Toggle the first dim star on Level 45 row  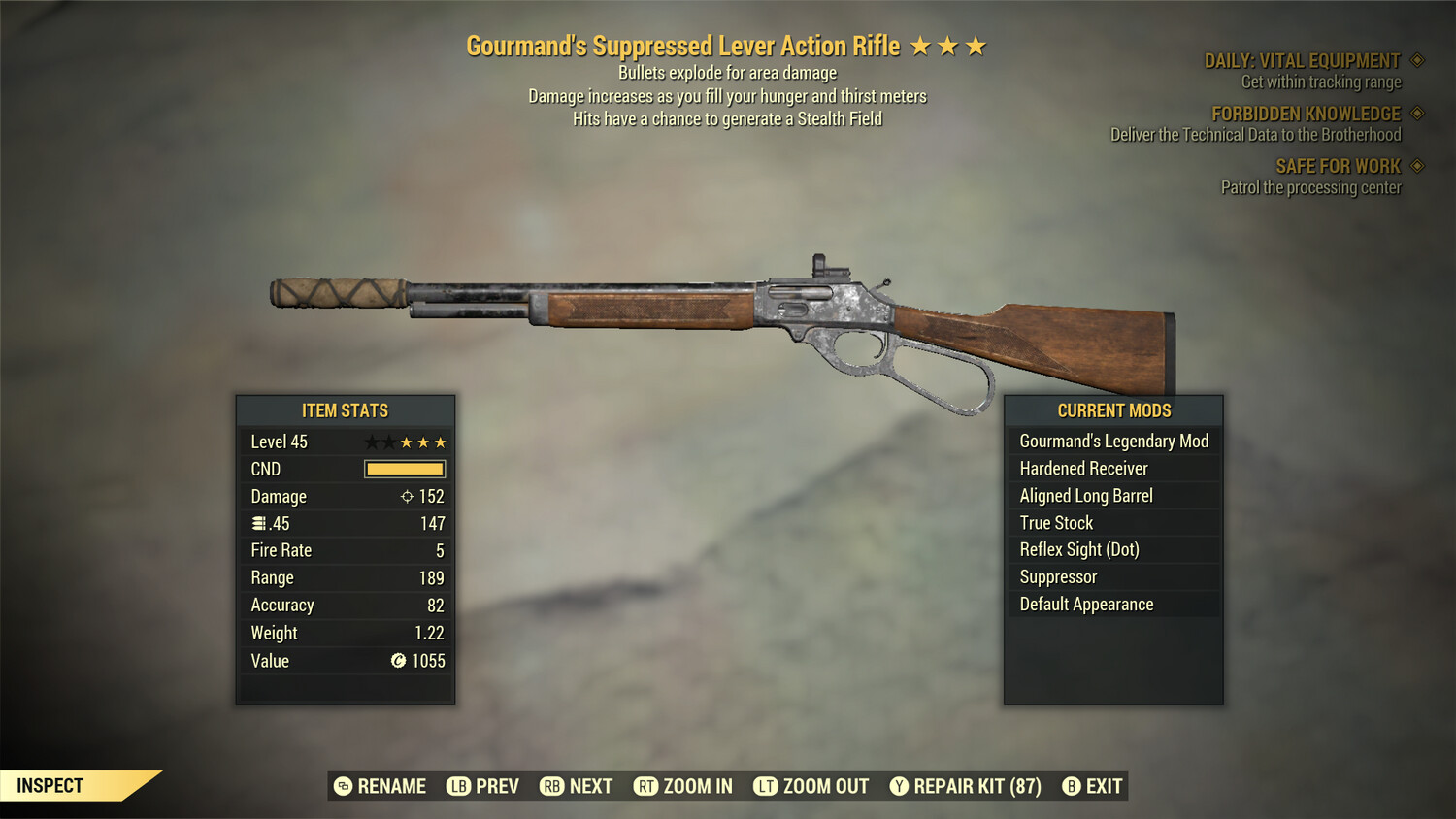pyautogui.click(x=370, y=442)
